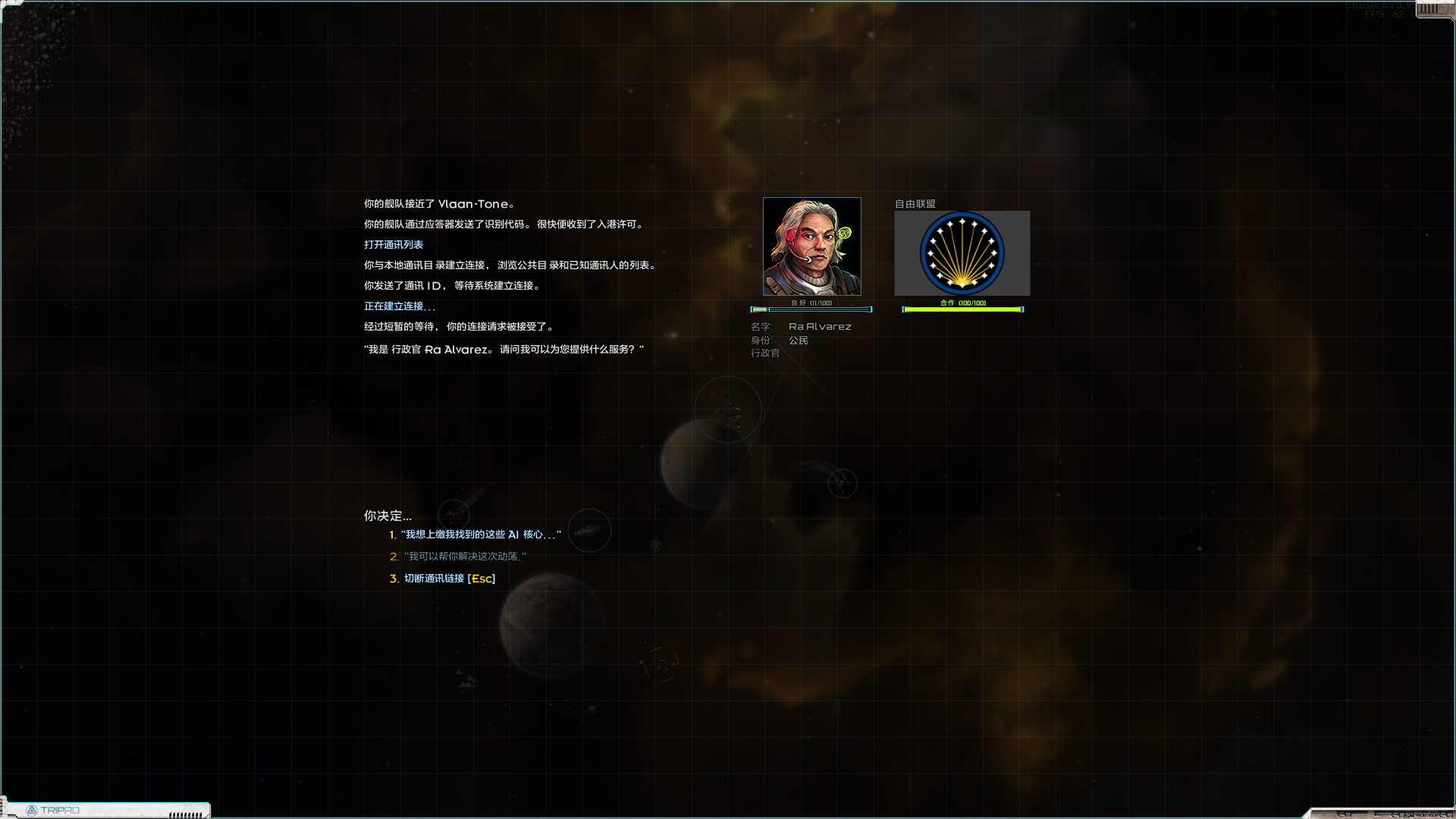Select the 自由联盟 faction emblem
The height and width of the screenshot is (819, 1456).
point(962,253)
